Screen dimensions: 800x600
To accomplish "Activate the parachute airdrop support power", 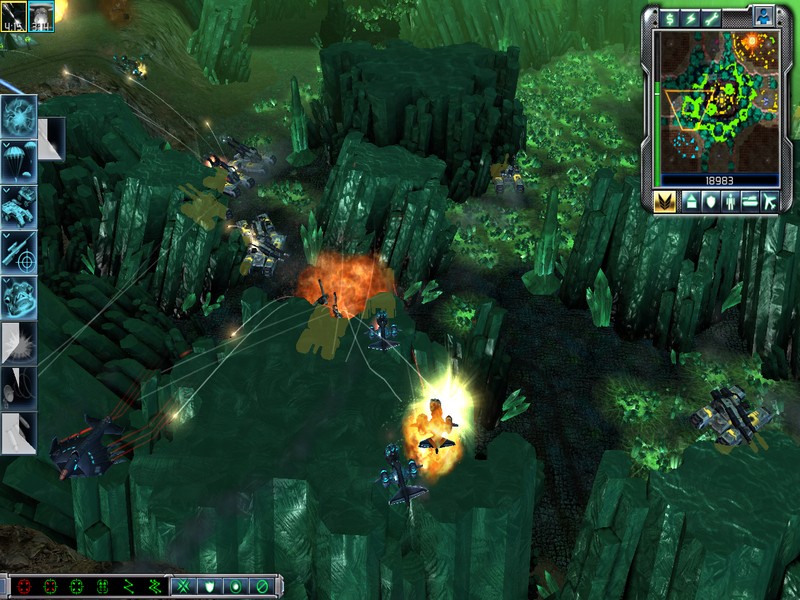I will point(19,161).
